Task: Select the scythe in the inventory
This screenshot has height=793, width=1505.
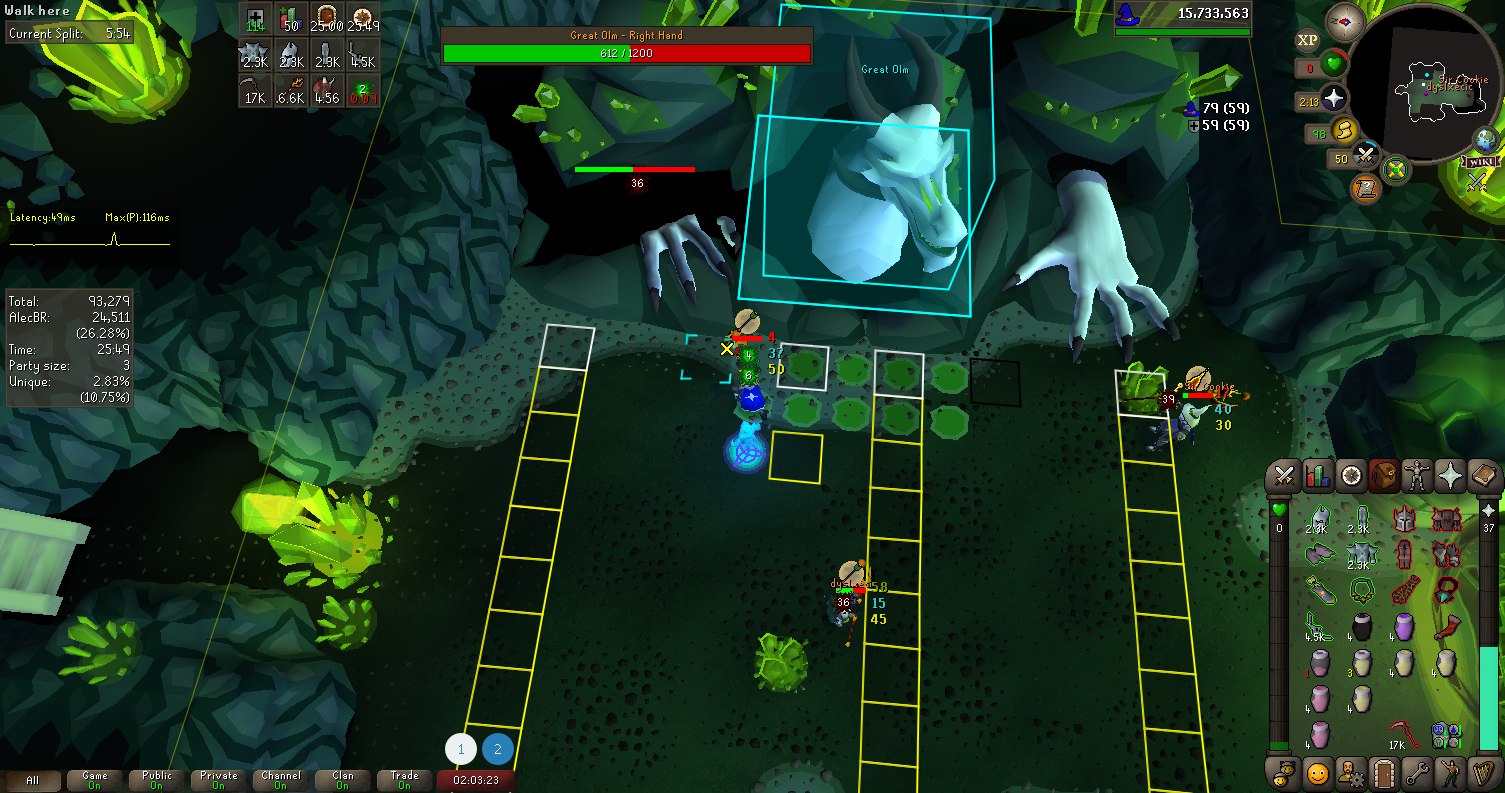Action: coord(1403,734)
